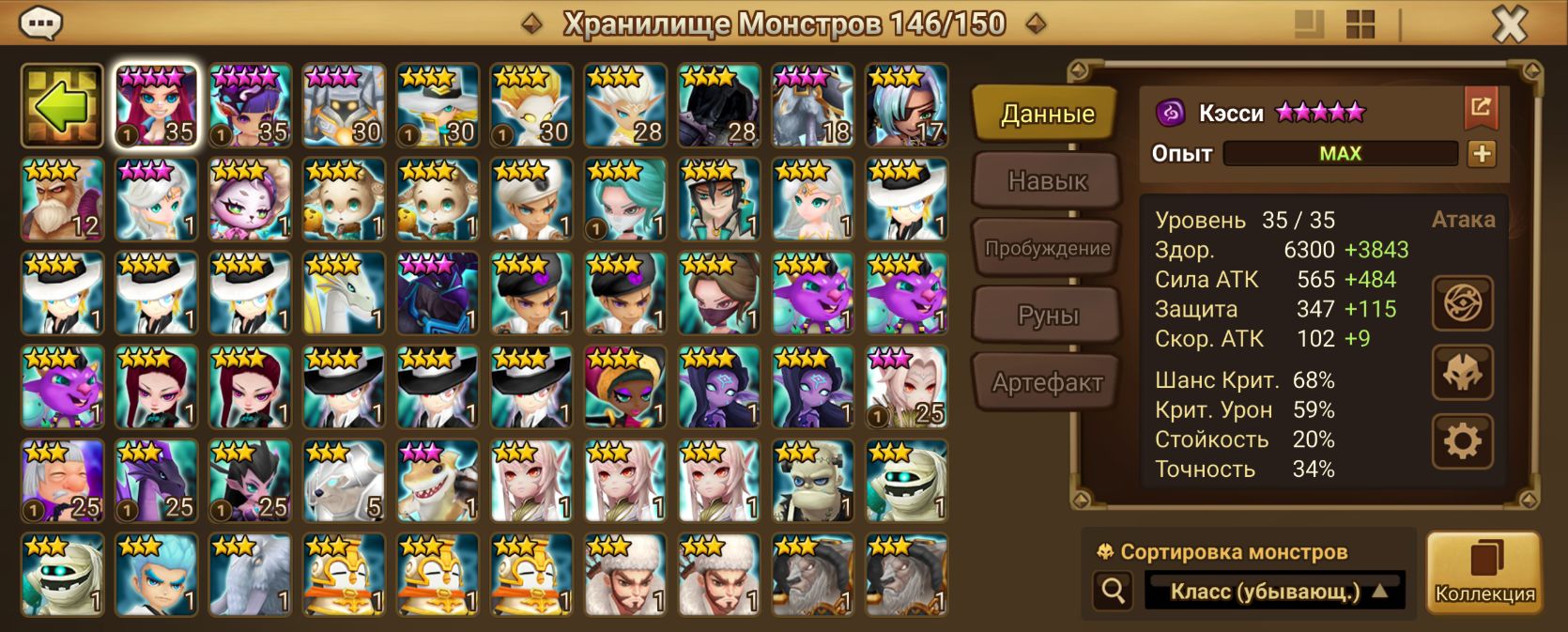Open the Пробуждение tab
The height and width of the screenshot is (632, 1568).
coord(1047,248)
